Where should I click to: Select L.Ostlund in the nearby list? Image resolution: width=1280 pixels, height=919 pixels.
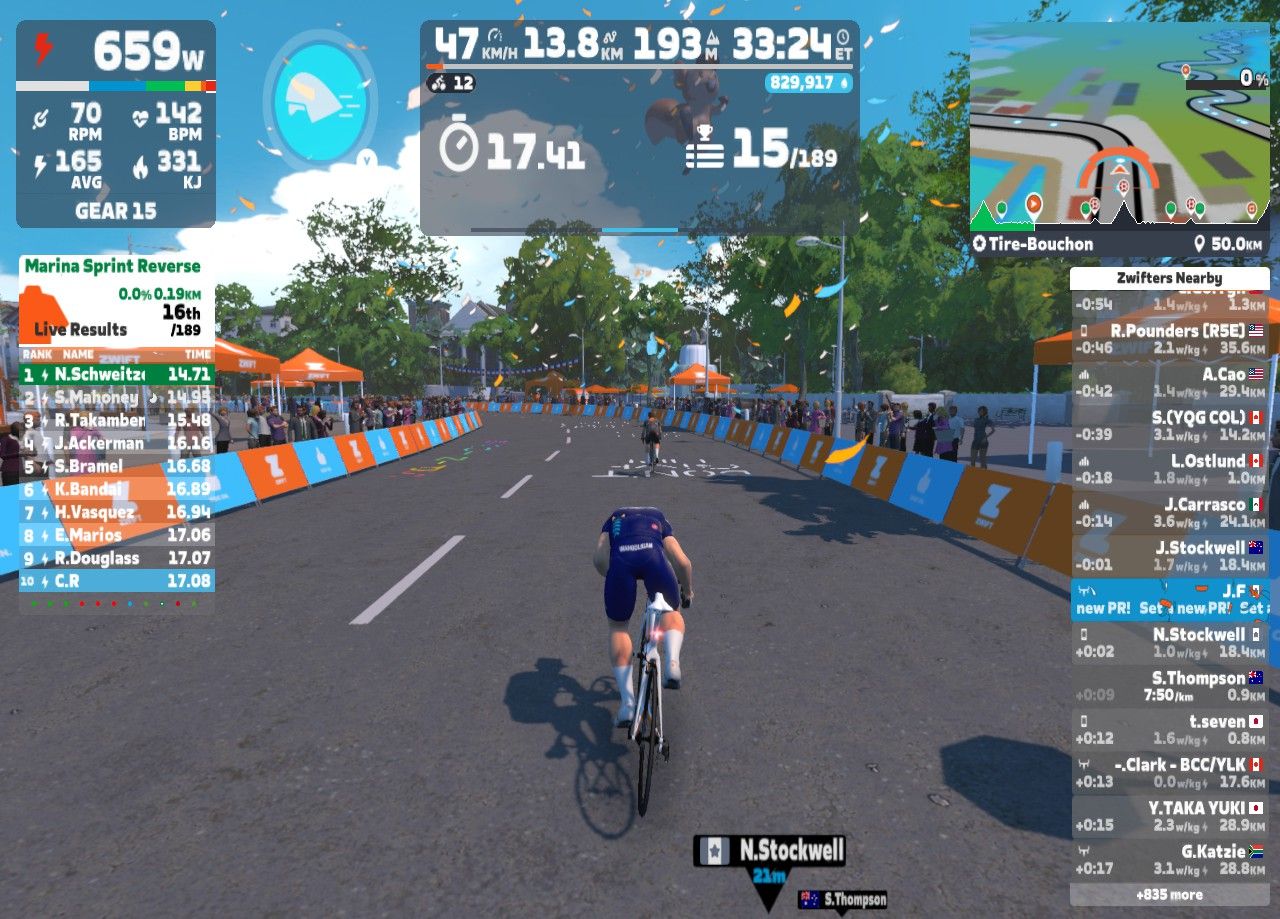point(1169,469)
